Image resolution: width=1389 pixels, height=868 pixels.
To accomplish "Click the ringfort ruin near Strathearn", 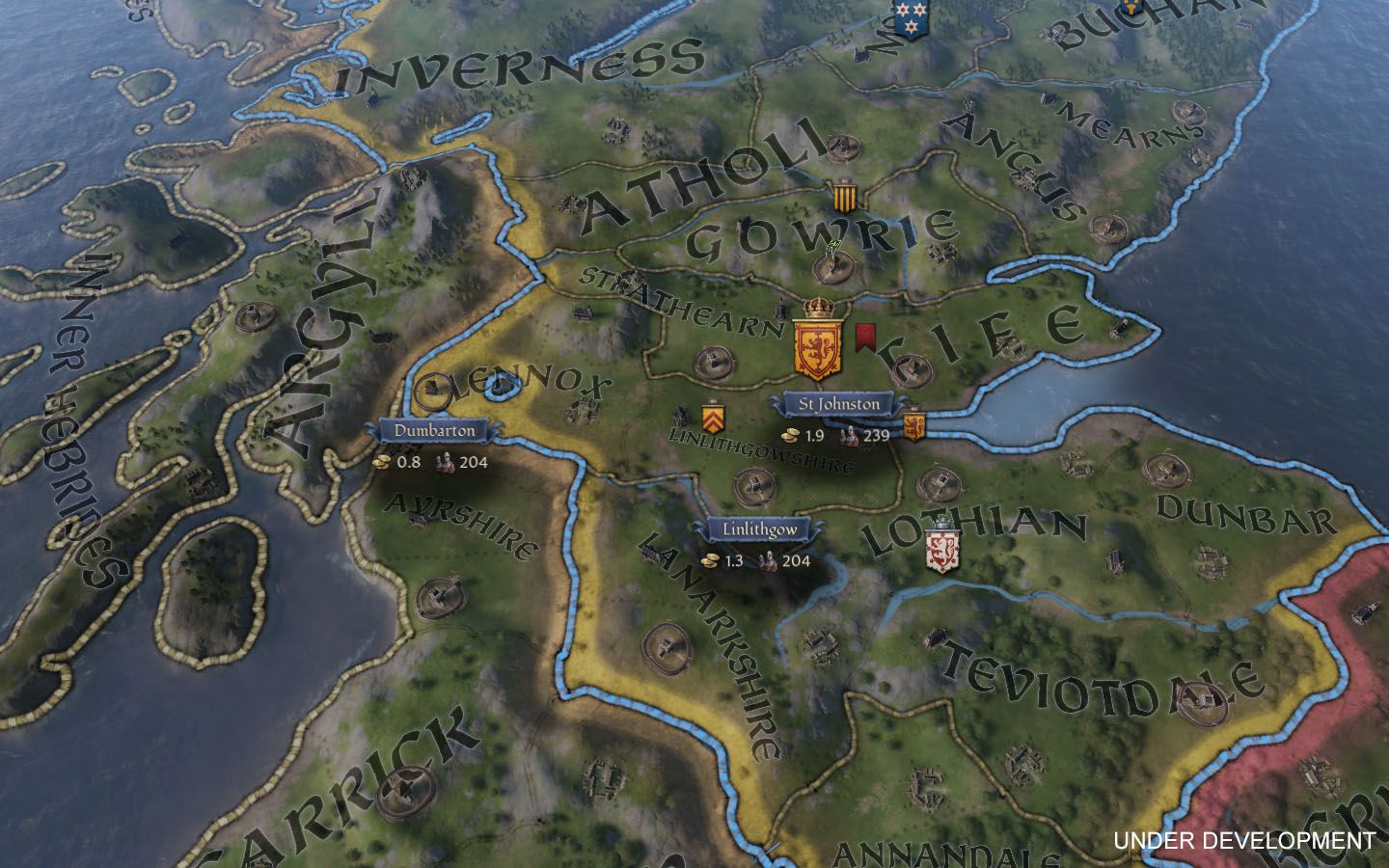I will pos(715,364).
